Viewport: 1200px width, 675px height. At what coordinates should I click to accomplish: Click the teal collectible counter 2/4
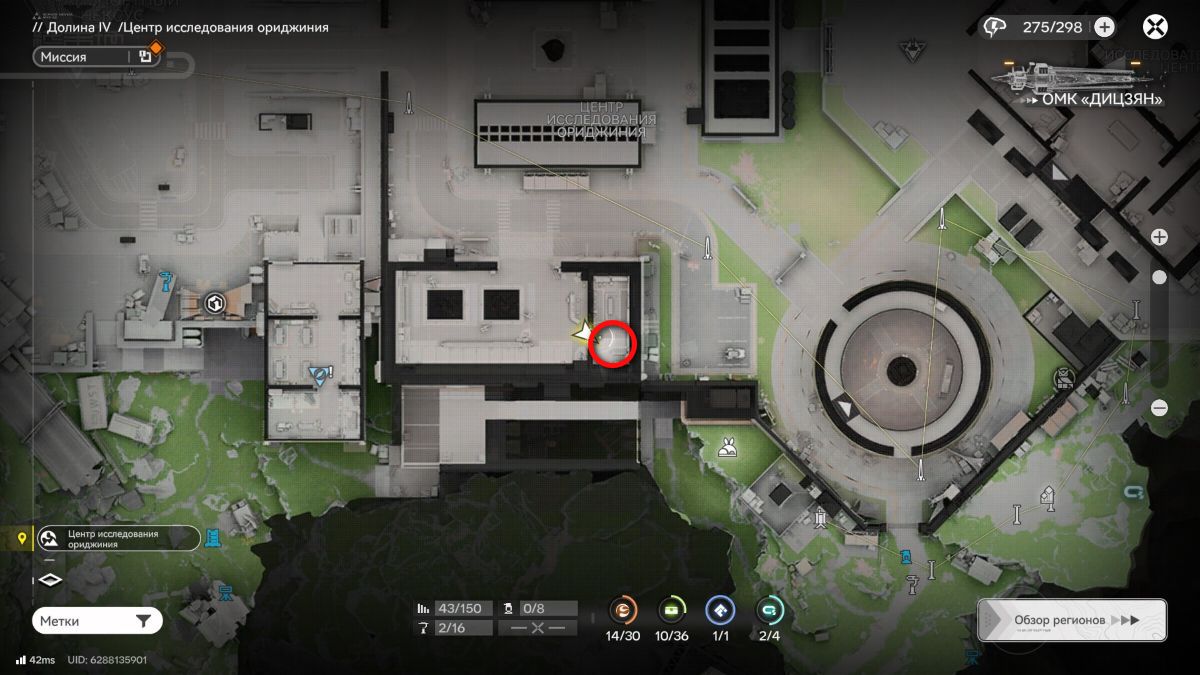[x=769, y=610]
